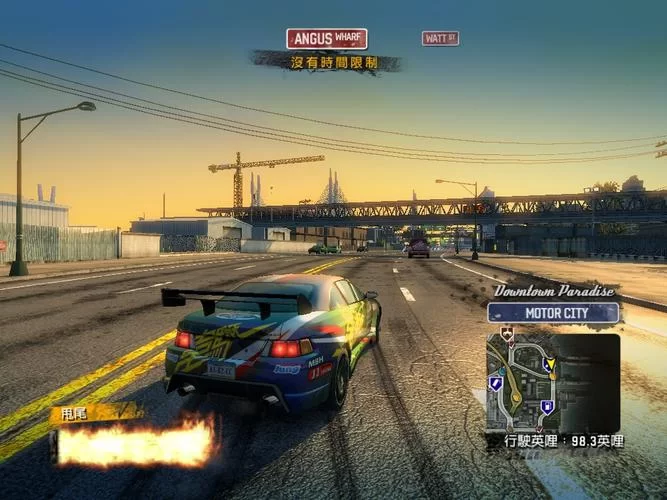Click the Motor City district label
667x500 pixels.
pos(553,312)
